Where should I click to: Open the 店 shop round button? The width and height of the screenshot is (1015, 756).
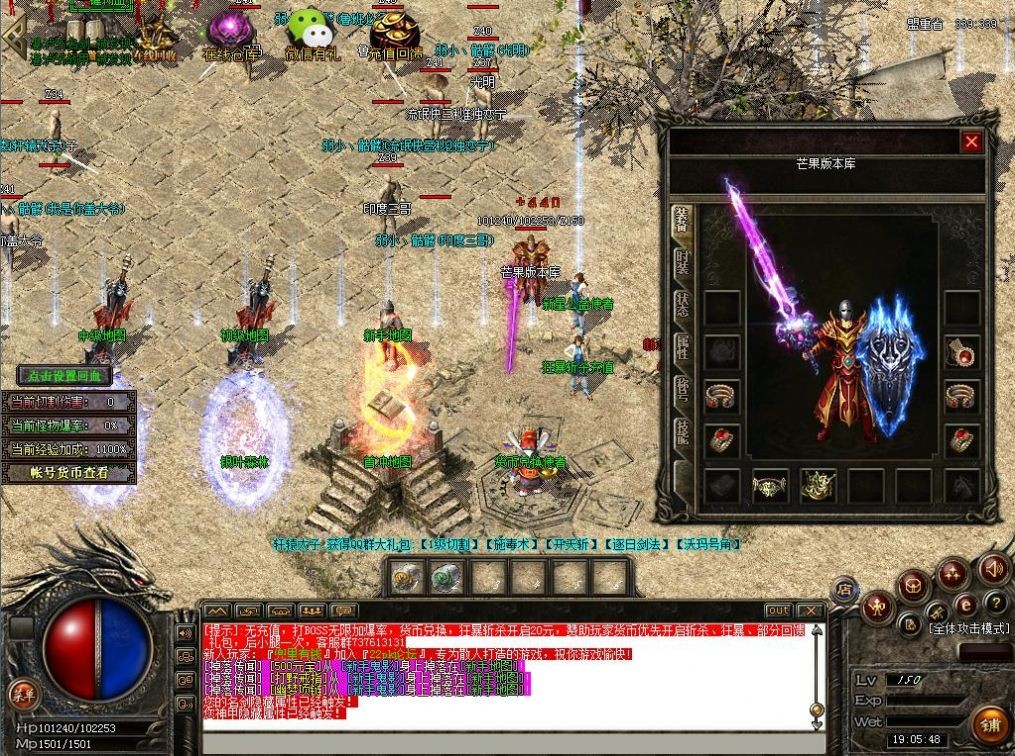coord(844,589)
